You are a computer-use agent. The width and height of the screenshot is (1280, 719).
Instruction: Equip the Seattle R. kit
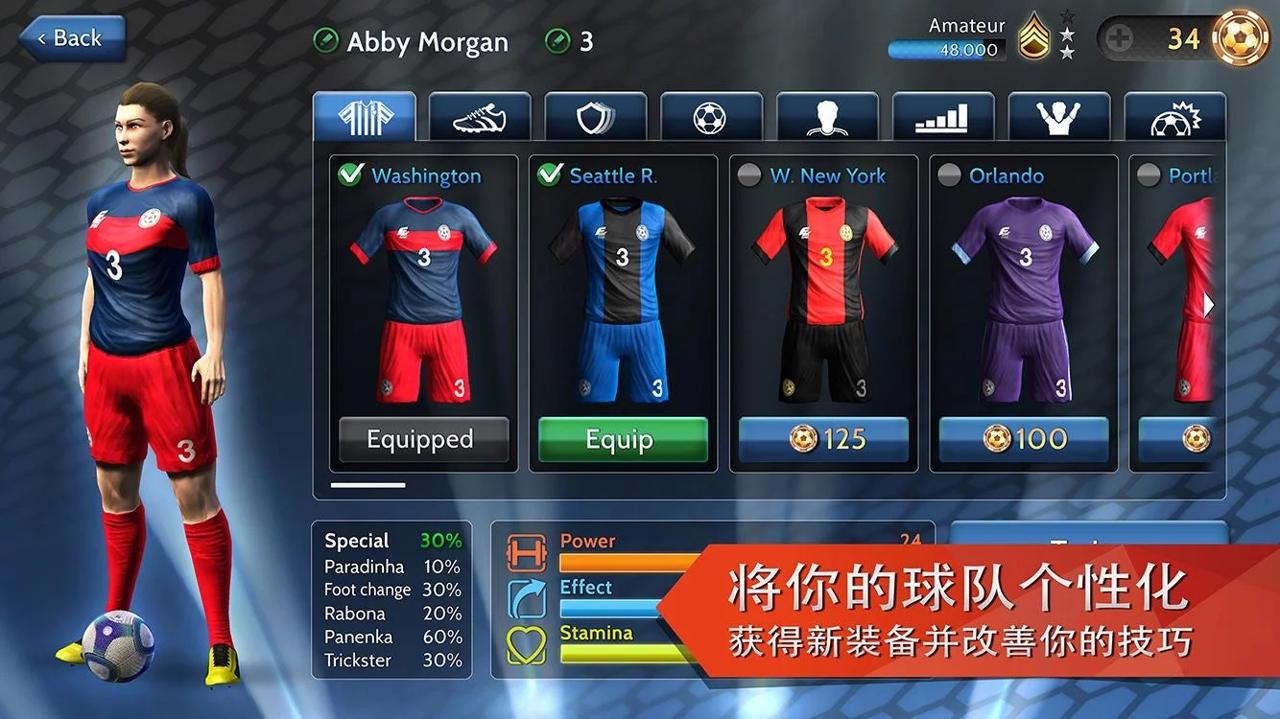[623, 440]
